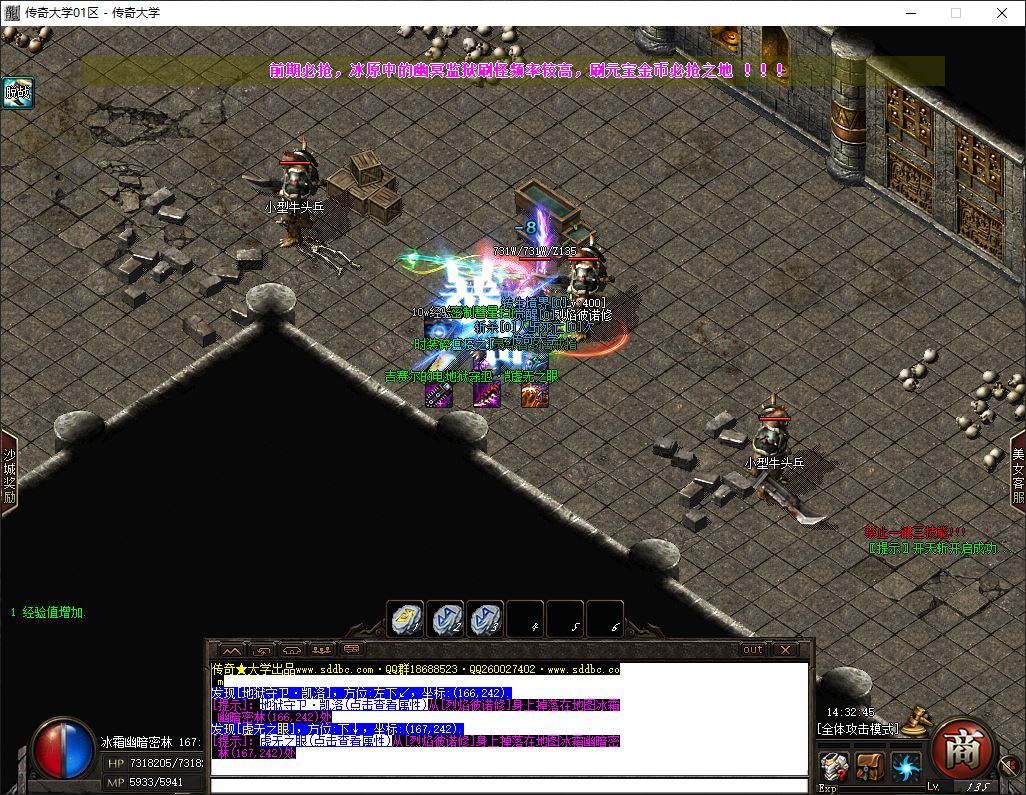The image size is (1026, 795).
Task: Click the chat message input field
Action: point(510,785)
